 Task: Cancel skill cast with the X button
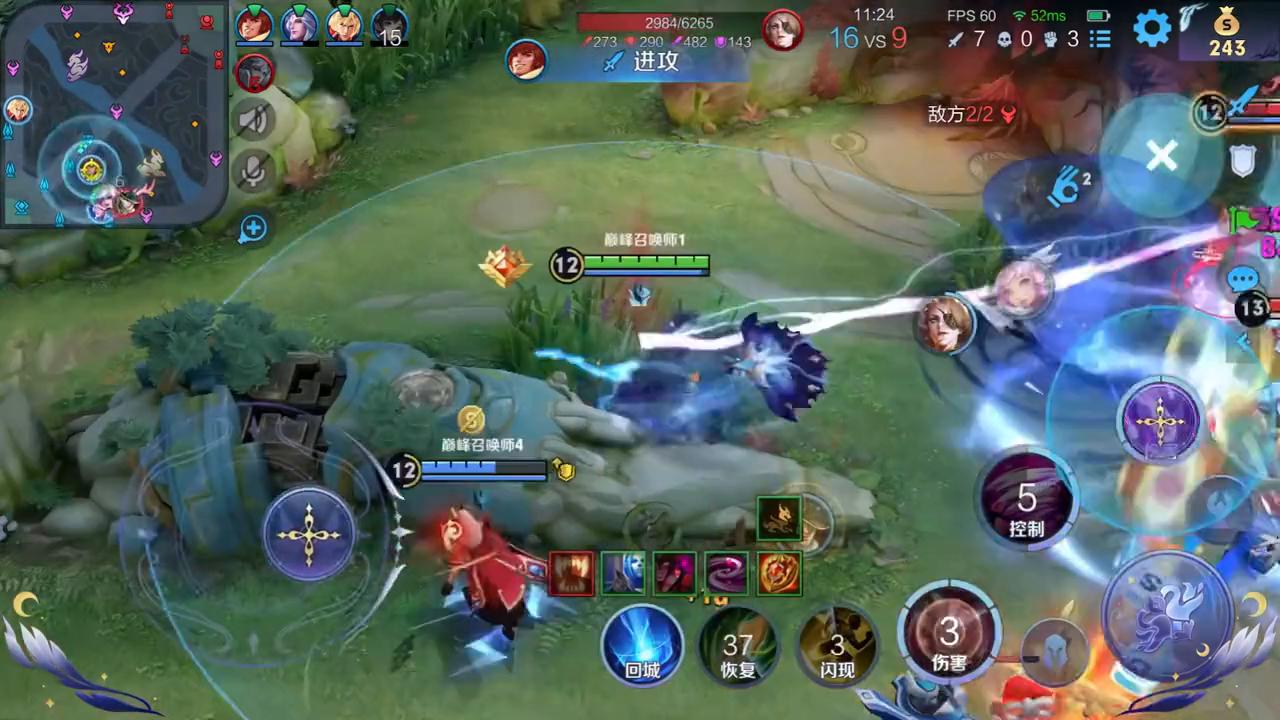tap(1161, 155)
